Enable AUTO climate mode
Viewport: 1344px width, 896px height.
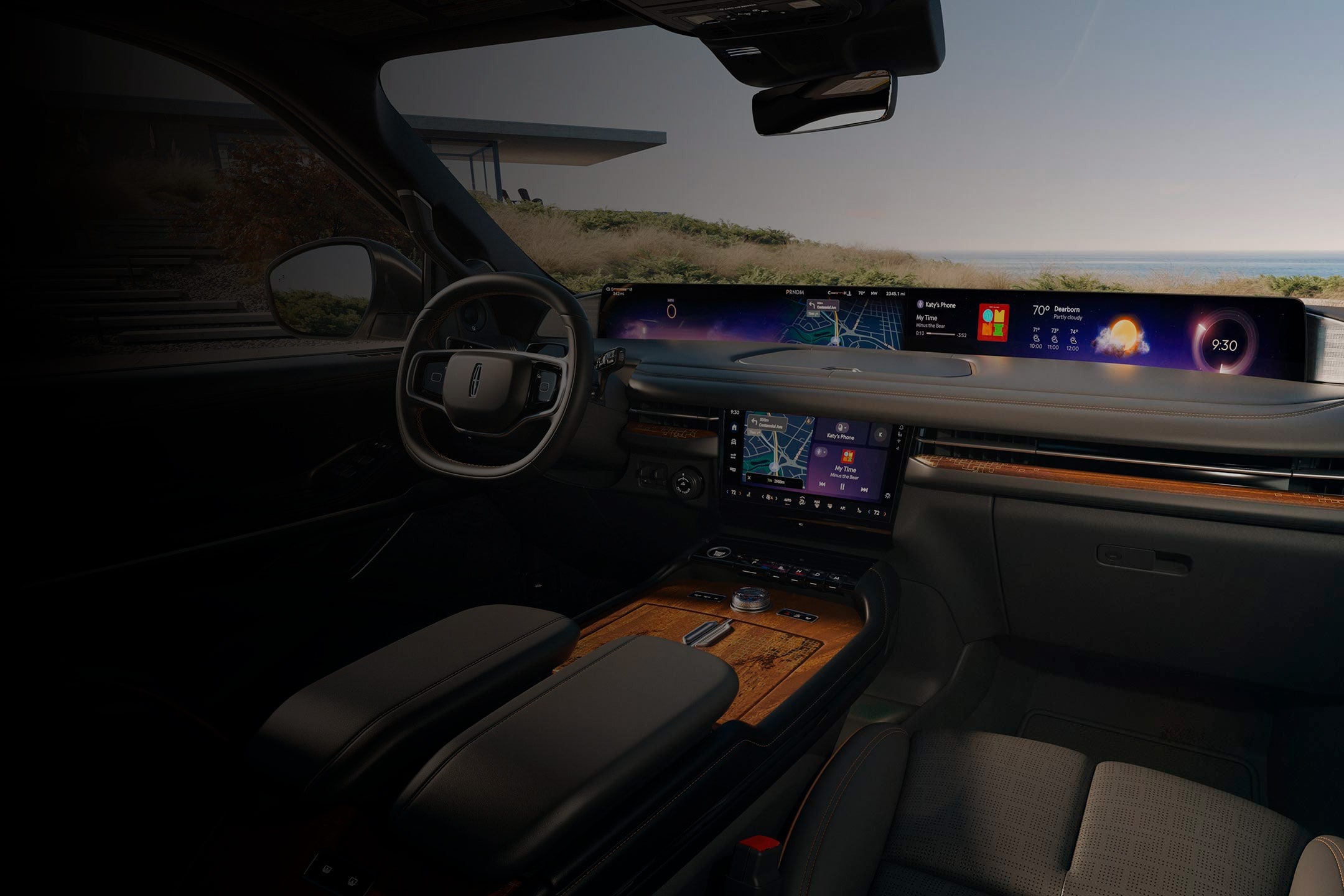(788, 500)
